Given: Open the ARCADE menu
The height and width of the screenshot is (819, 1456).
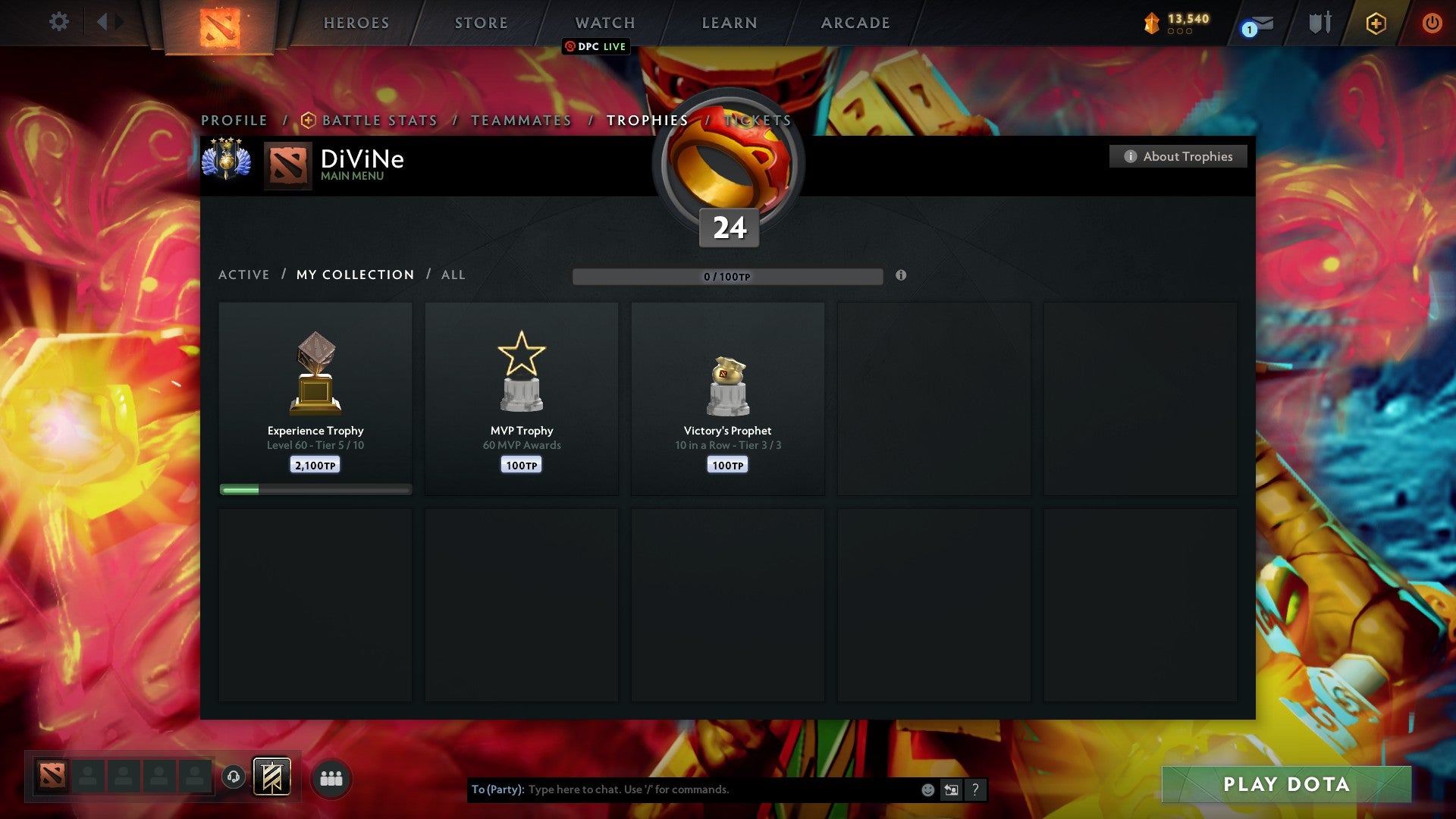Looking at the screenshot, I should 855,22.
